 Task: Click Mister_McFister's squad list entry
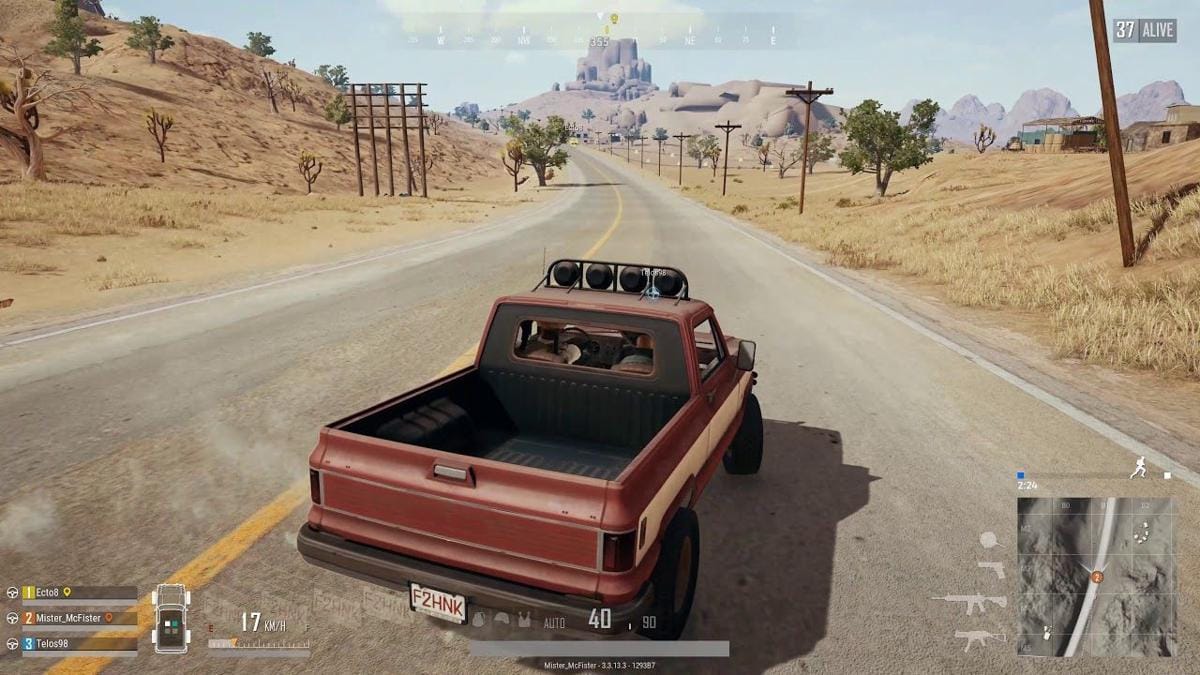tap(70, 618)
